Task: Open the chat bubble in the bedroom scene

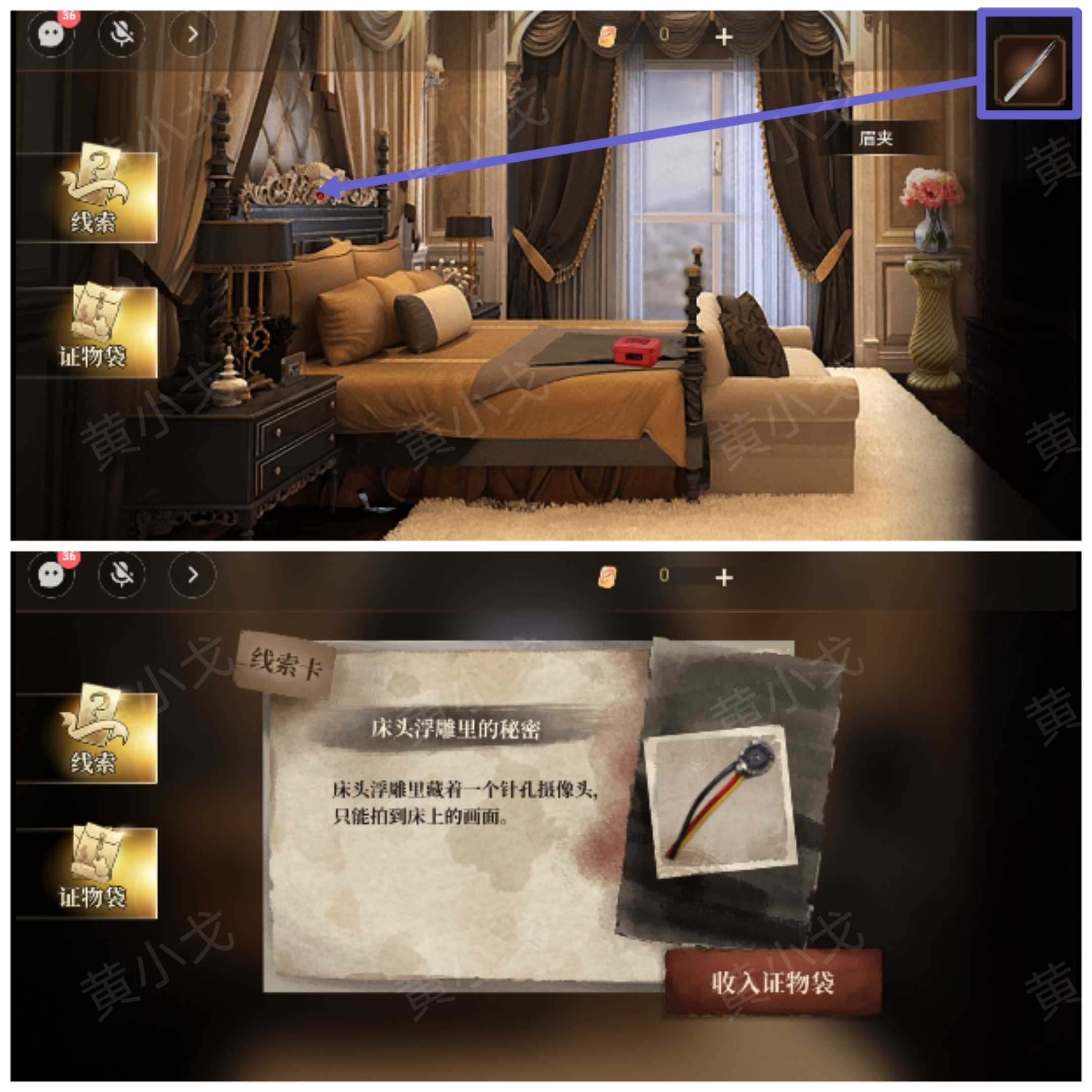Action: pos(52,34)
